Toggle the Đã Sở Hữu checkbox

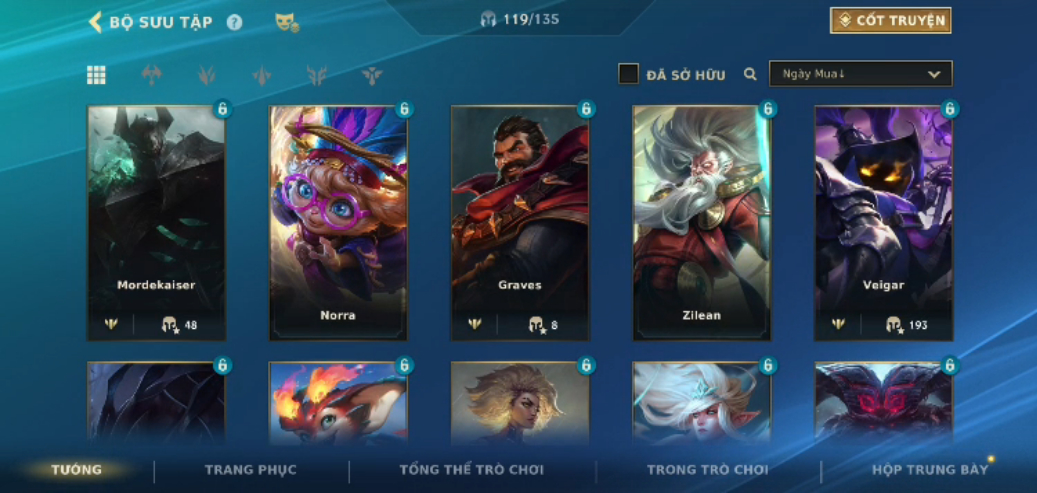click(x=628, y=74)
